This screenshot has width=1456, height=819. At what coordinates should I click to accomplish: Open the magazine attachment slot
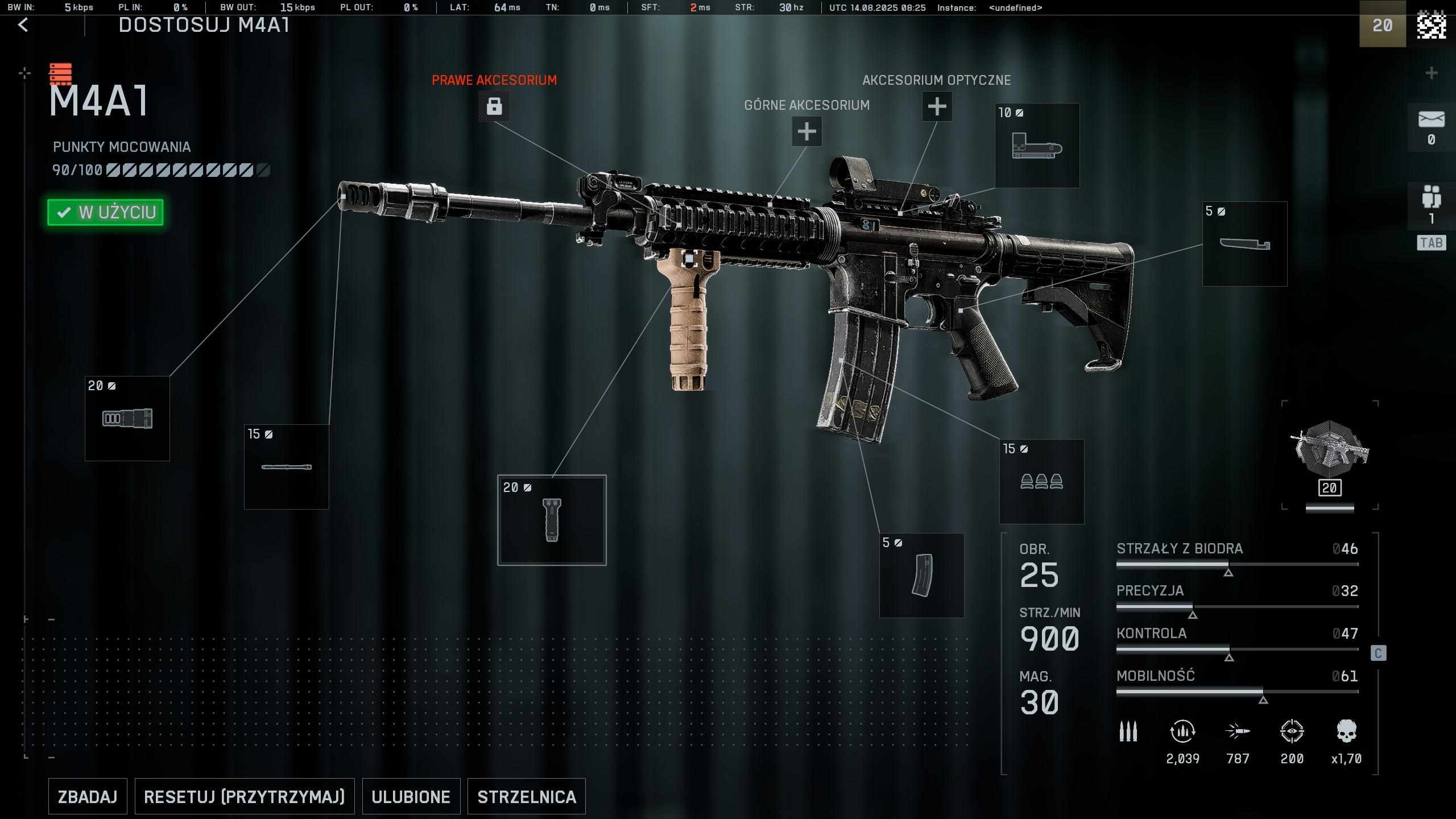[x=921, y=576]
